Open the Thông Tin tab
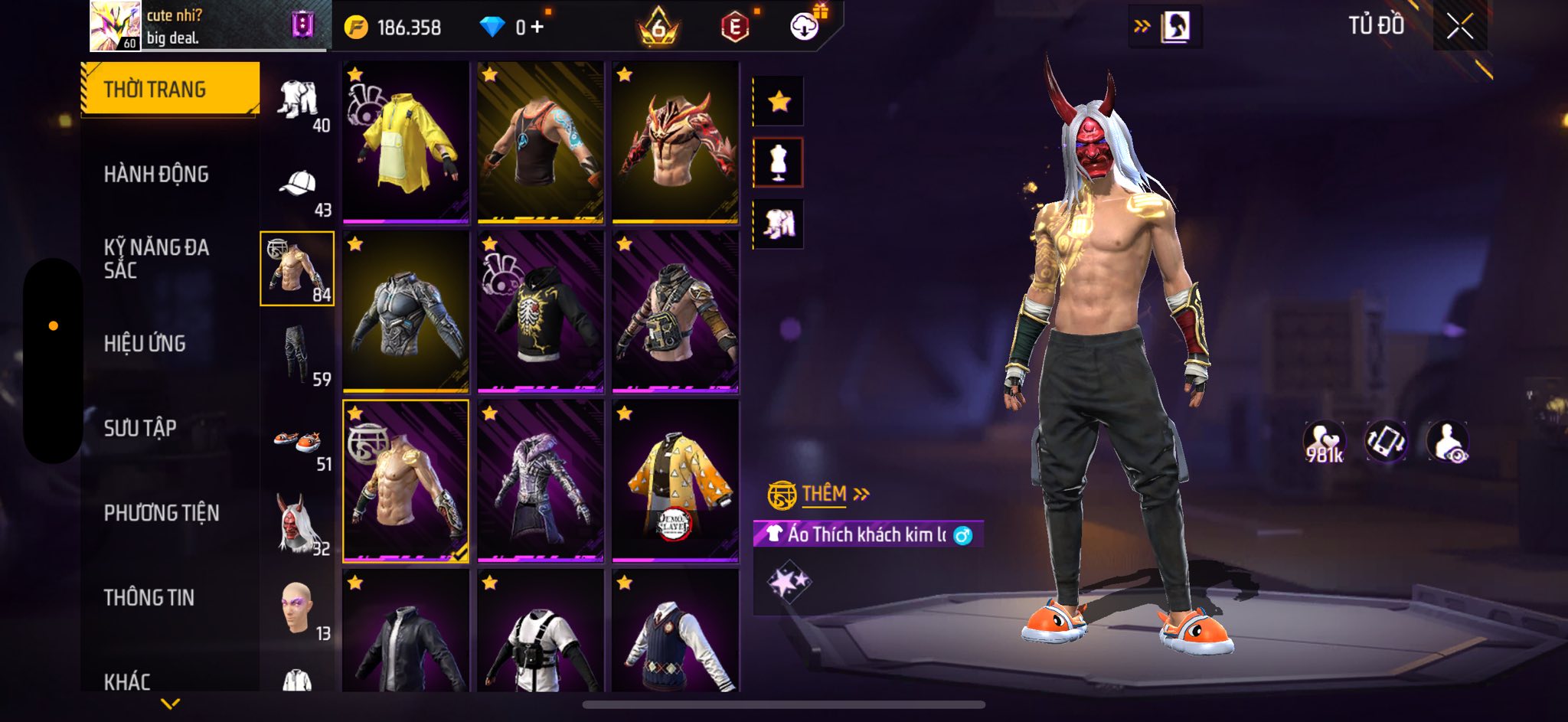 pos(149,597)
